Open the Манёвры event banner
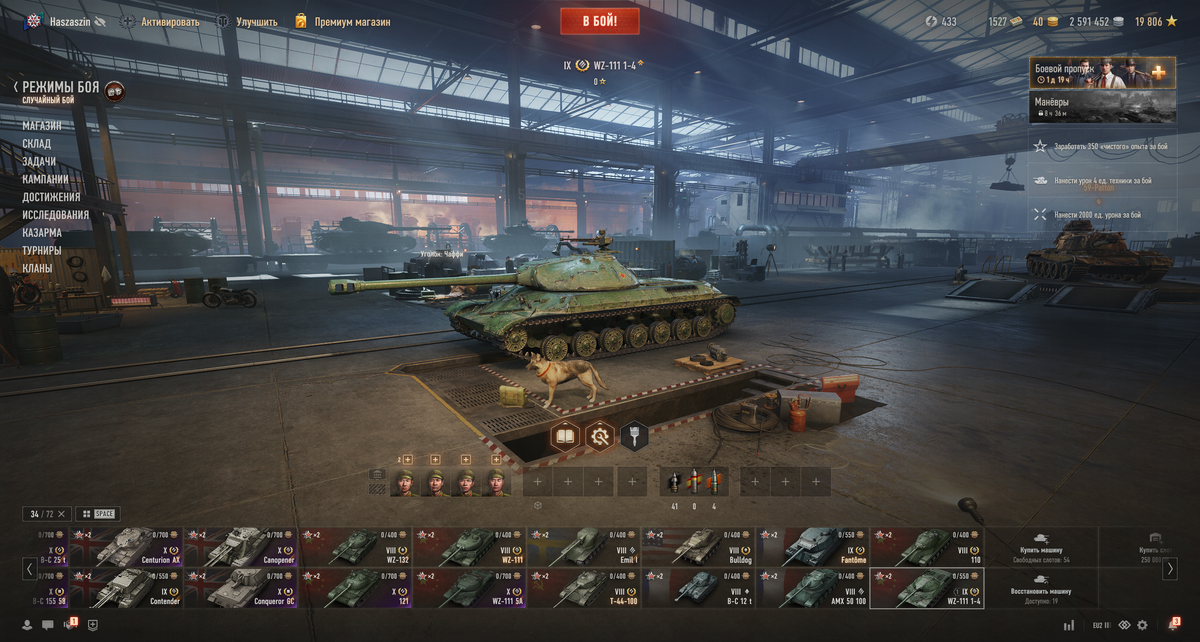Screen dimensions: 1200x642 1101,106
